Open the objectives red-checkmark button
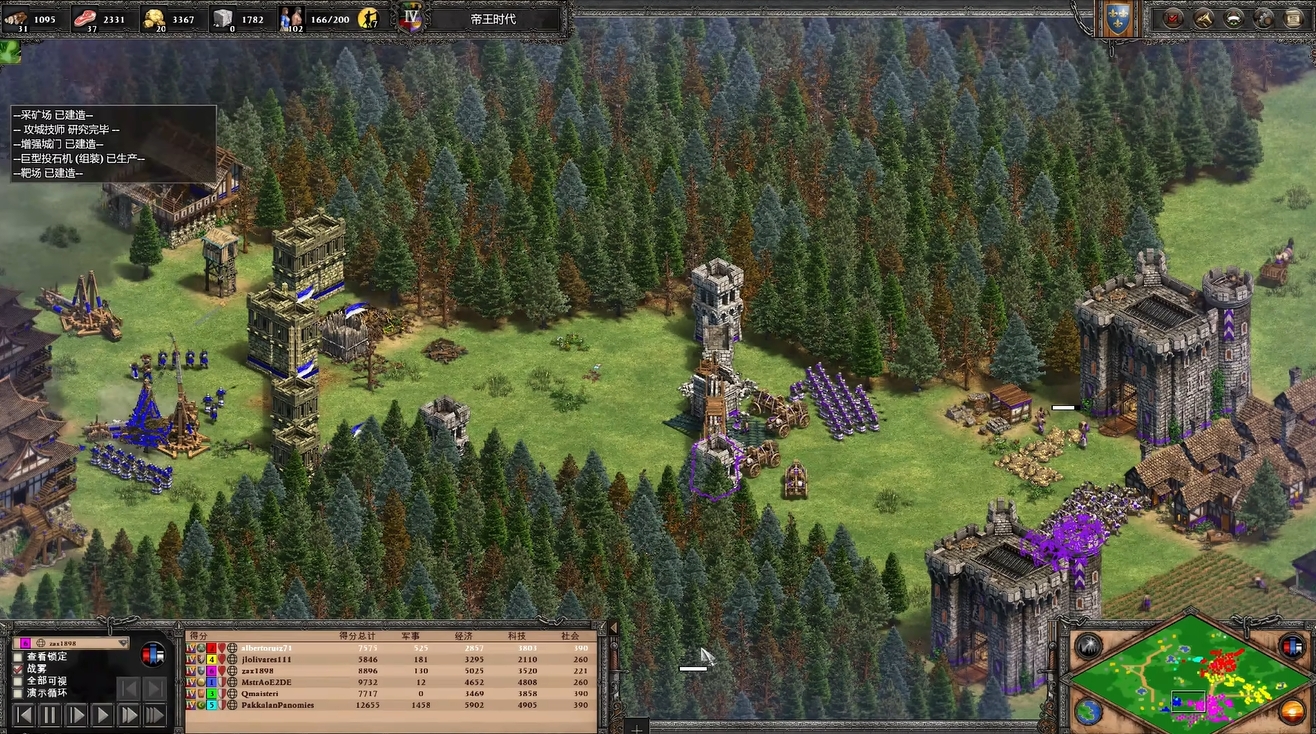1316x734 pixels. [x=1174, y=18]
